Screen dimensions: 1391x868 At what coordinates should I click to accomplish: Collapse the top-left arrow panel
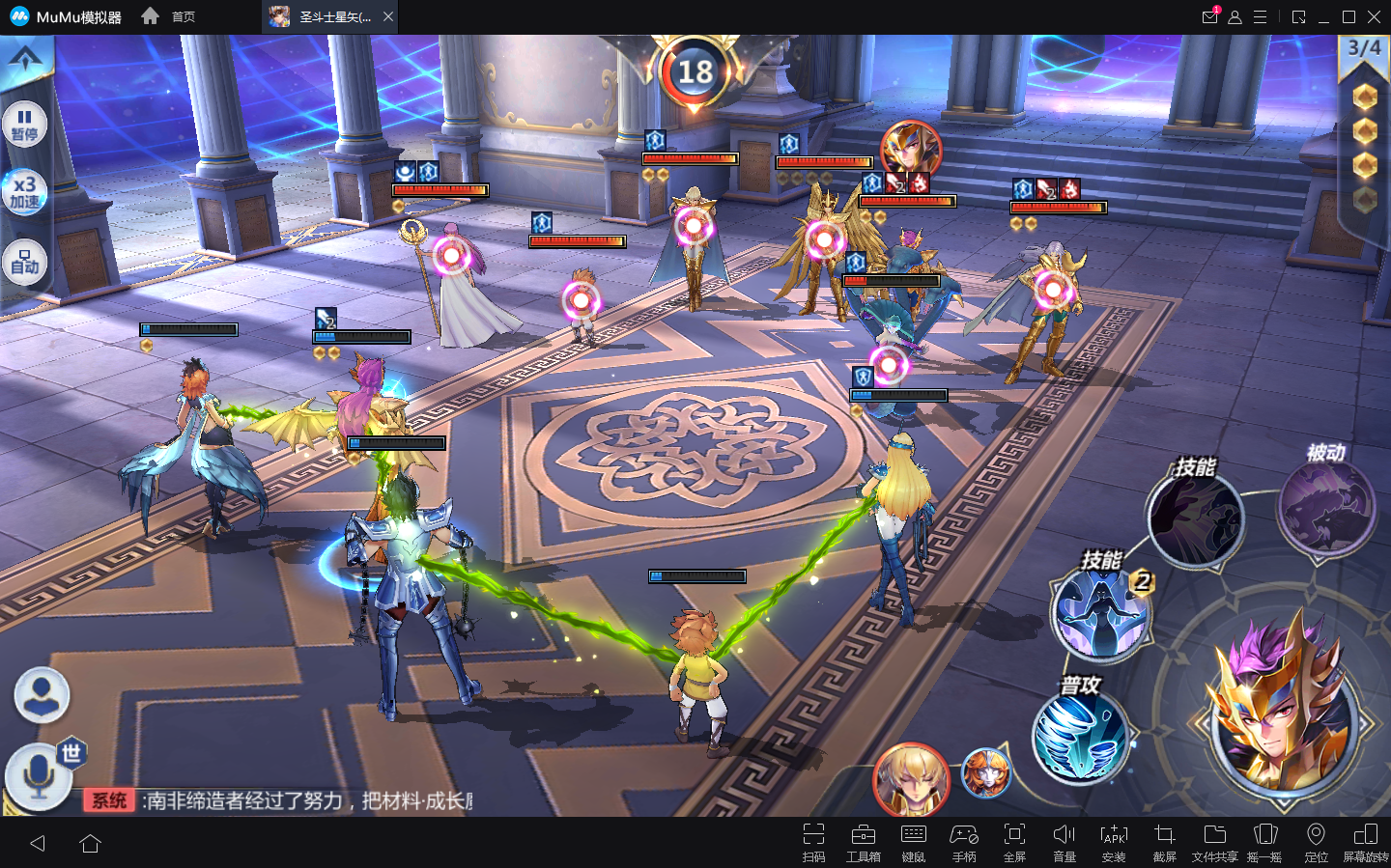coord(25,59)
